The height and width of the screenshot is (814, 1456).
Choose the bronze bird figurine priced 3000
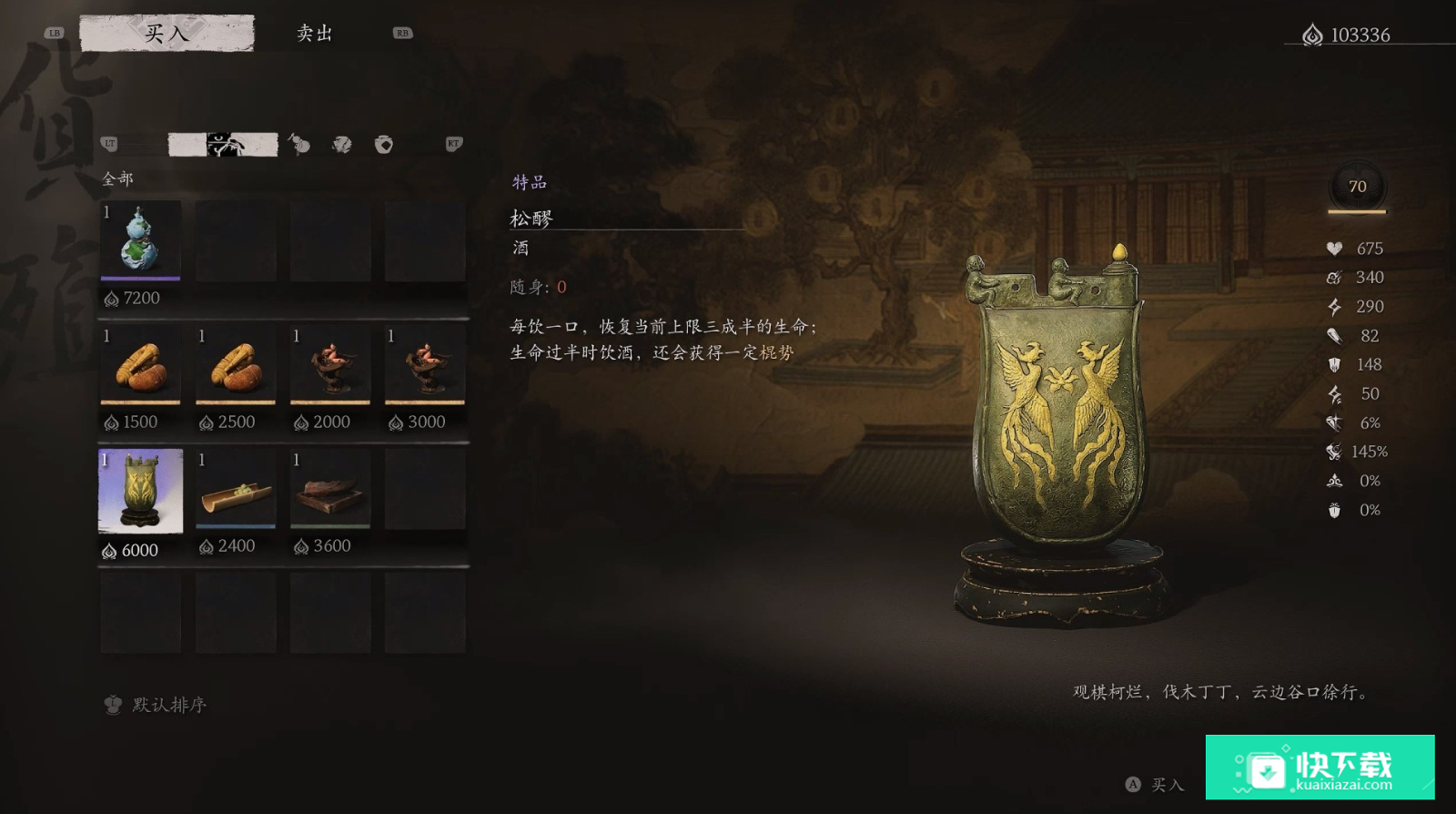point(424,364)
